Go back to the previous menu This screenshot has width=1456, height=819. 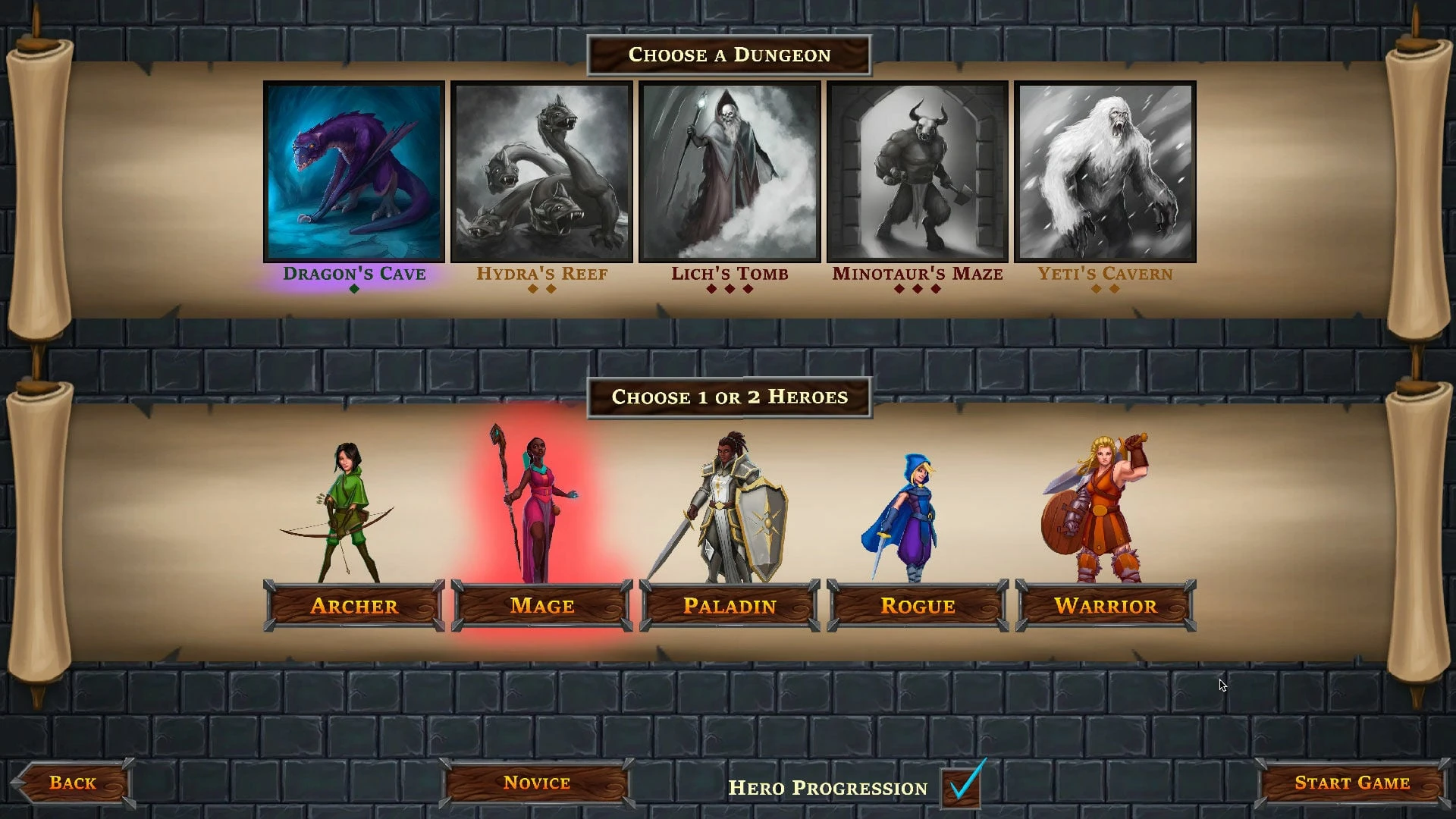click(x=73, y=783)
